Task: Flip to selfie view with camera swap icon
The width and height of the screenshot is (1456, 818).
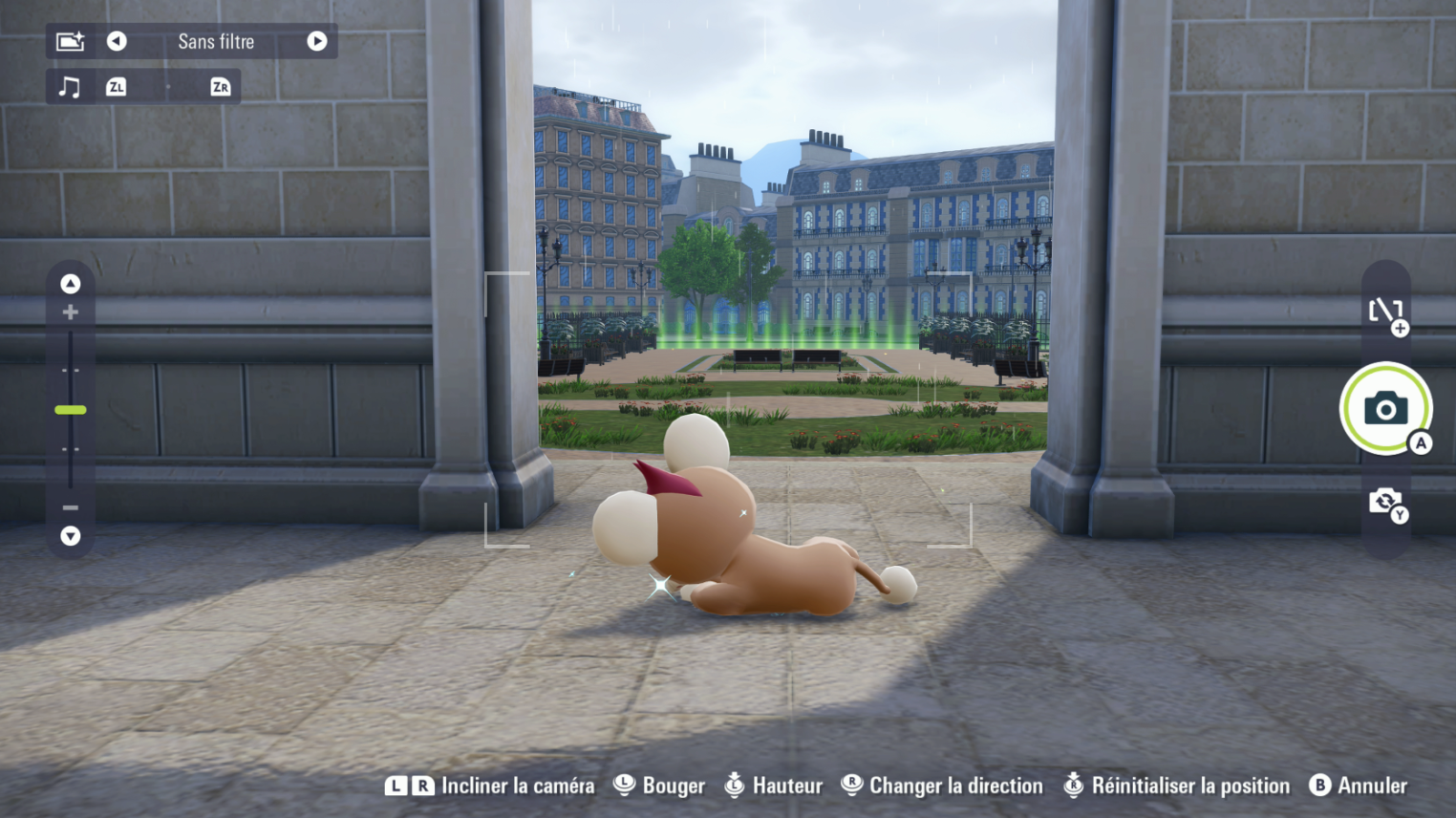Action: 1387,502
